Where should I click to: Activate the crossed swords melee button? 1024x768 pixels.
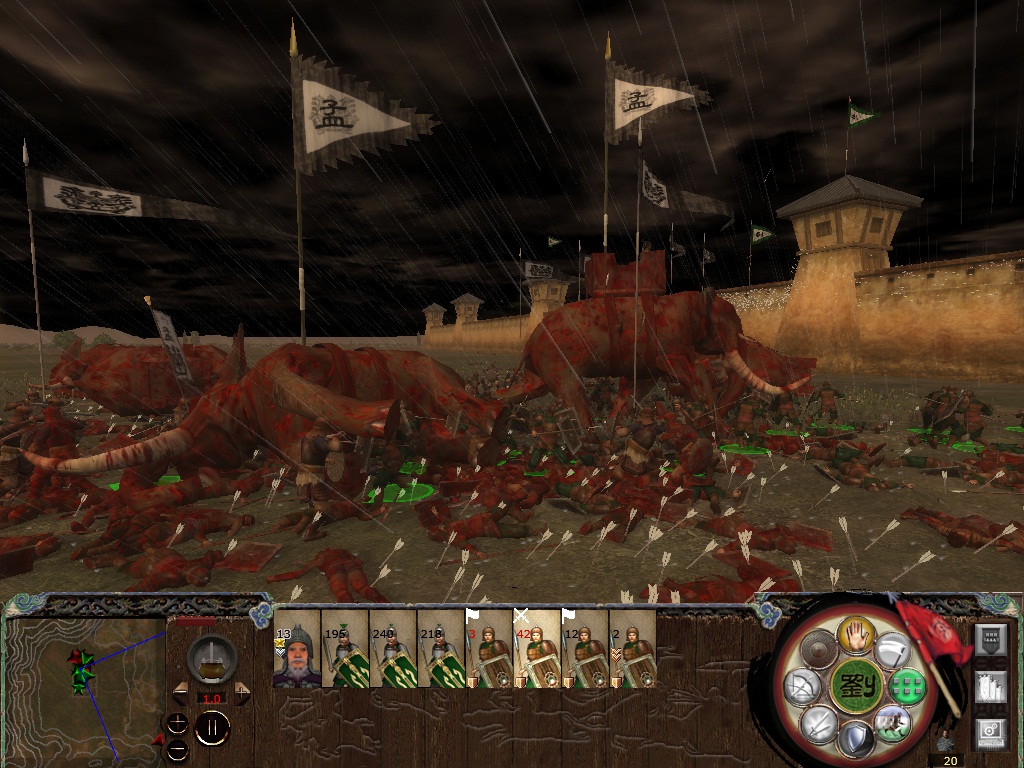(818, 722)
